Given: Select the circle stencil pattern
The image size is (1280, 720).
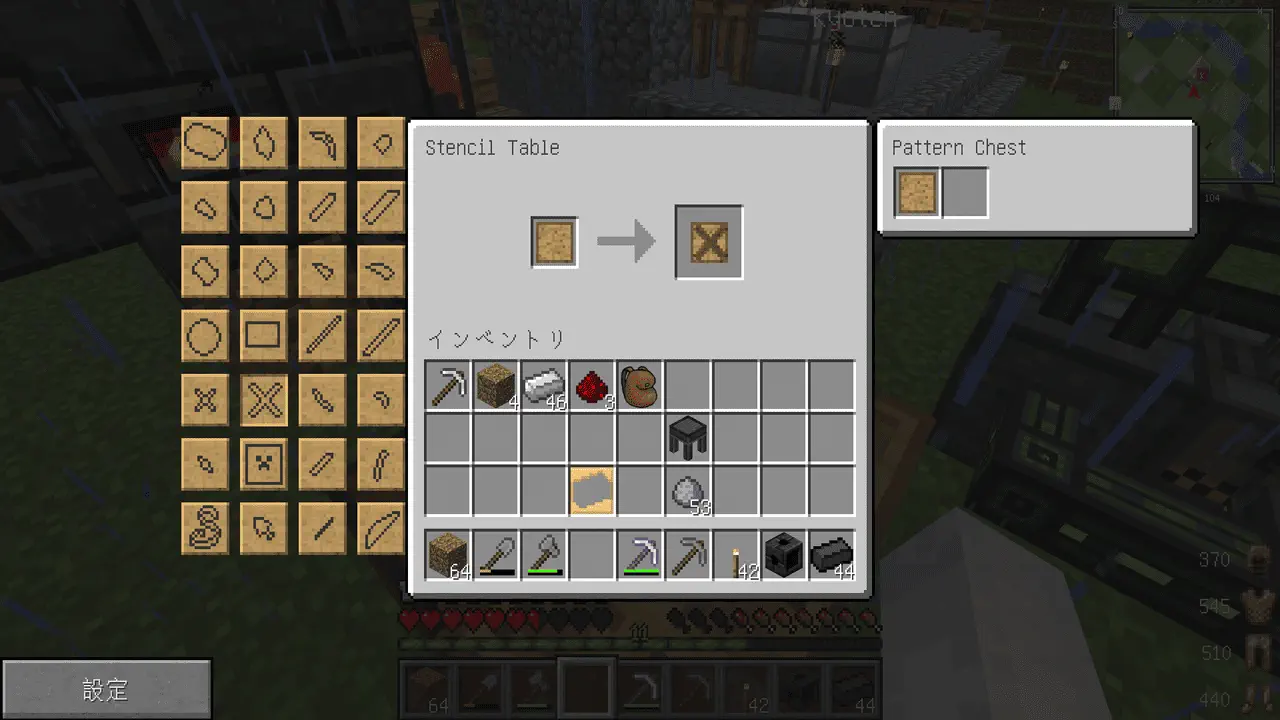Looking at the screenshot, I should click(205, 336).
